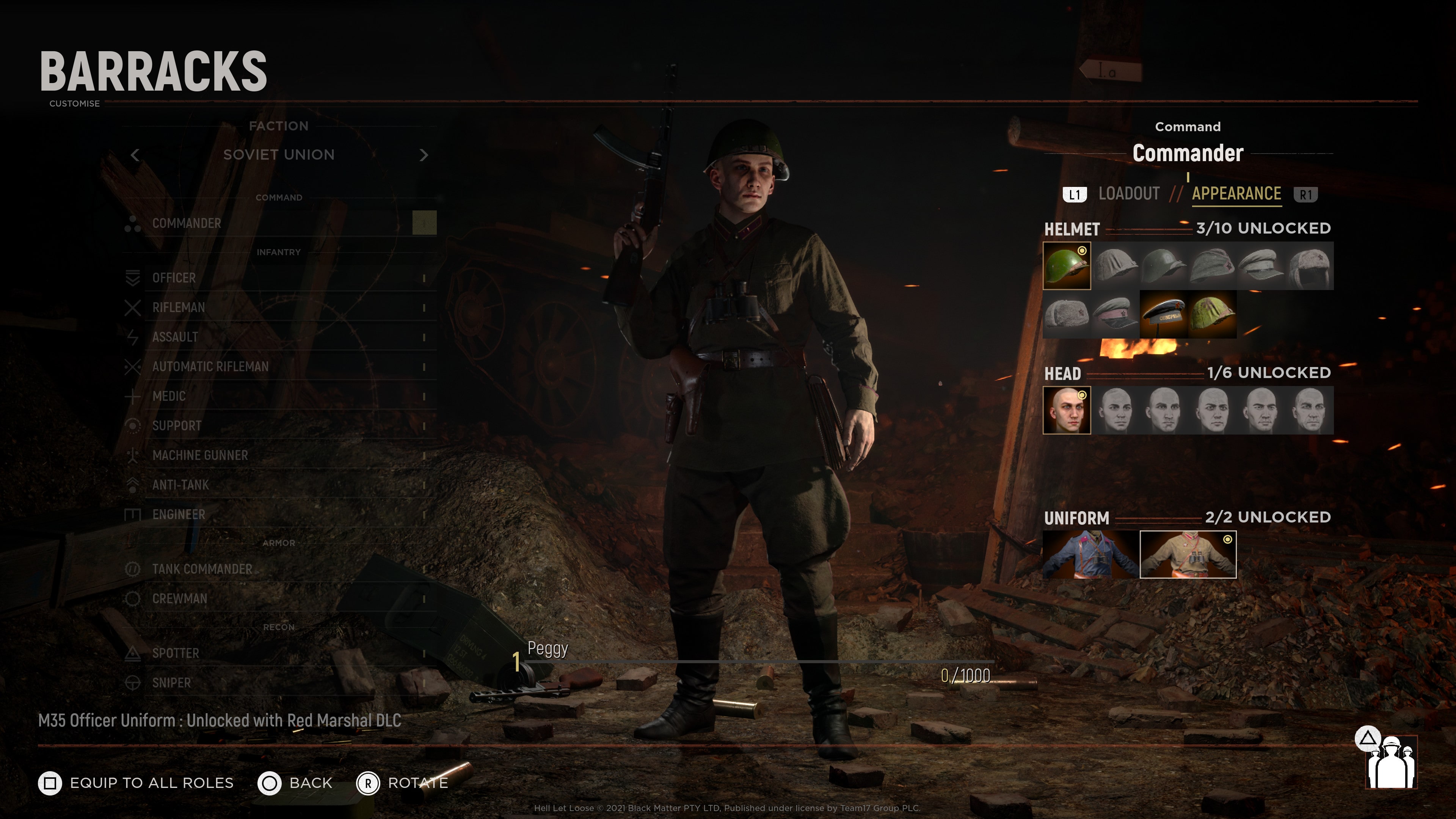
Task: Equip the green Soviet helmet
Action: click(x=1067, y=266)
